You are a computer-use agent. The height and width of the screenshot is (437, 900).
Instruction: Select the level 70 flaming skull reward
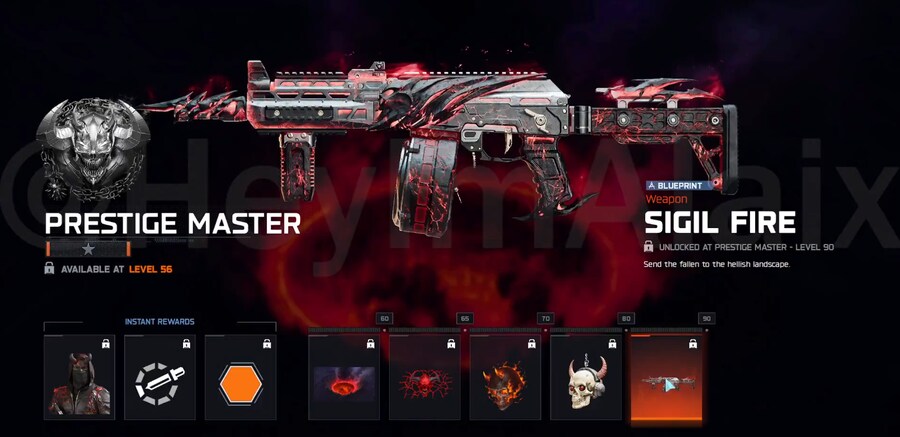point(505,377)
